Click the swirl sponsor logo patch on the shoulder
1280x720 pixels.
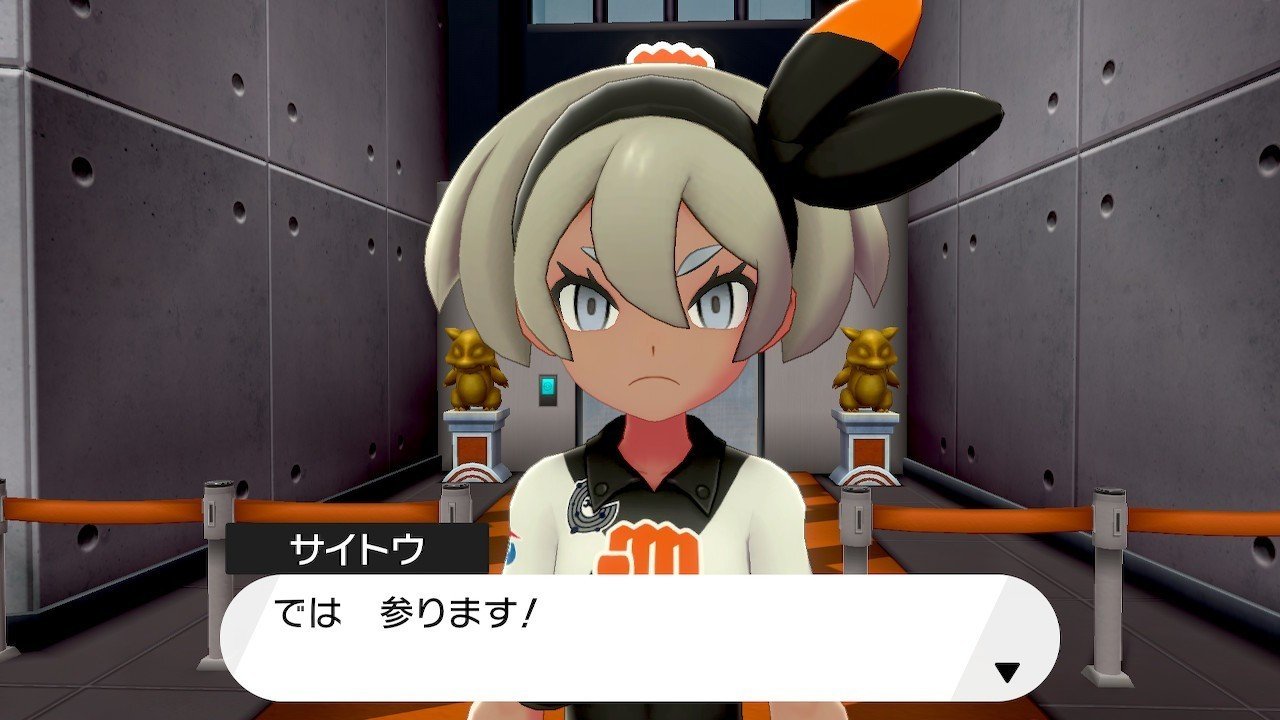[588, 510]
